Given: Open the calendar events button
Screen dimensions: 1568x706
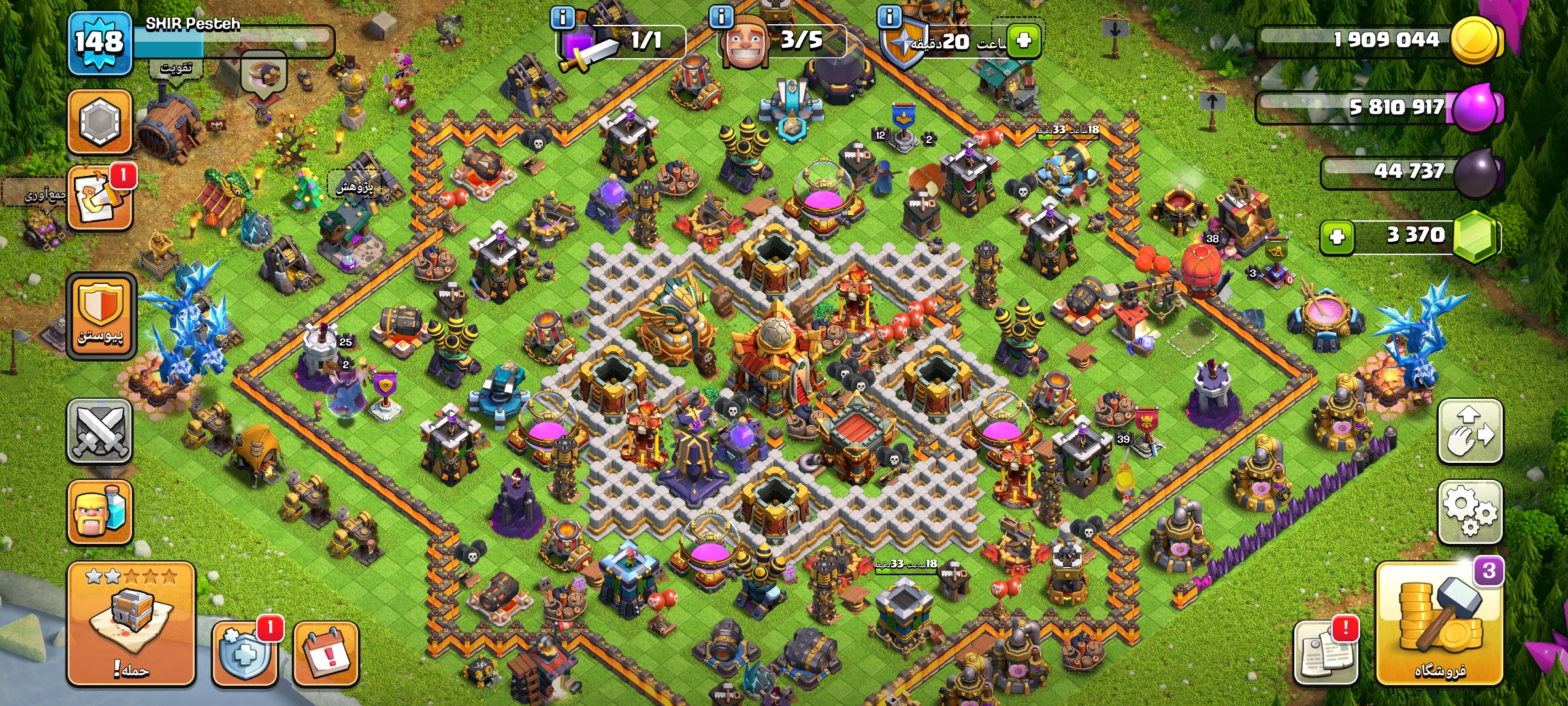Looking at the screenshot, I should click(326, 654).
